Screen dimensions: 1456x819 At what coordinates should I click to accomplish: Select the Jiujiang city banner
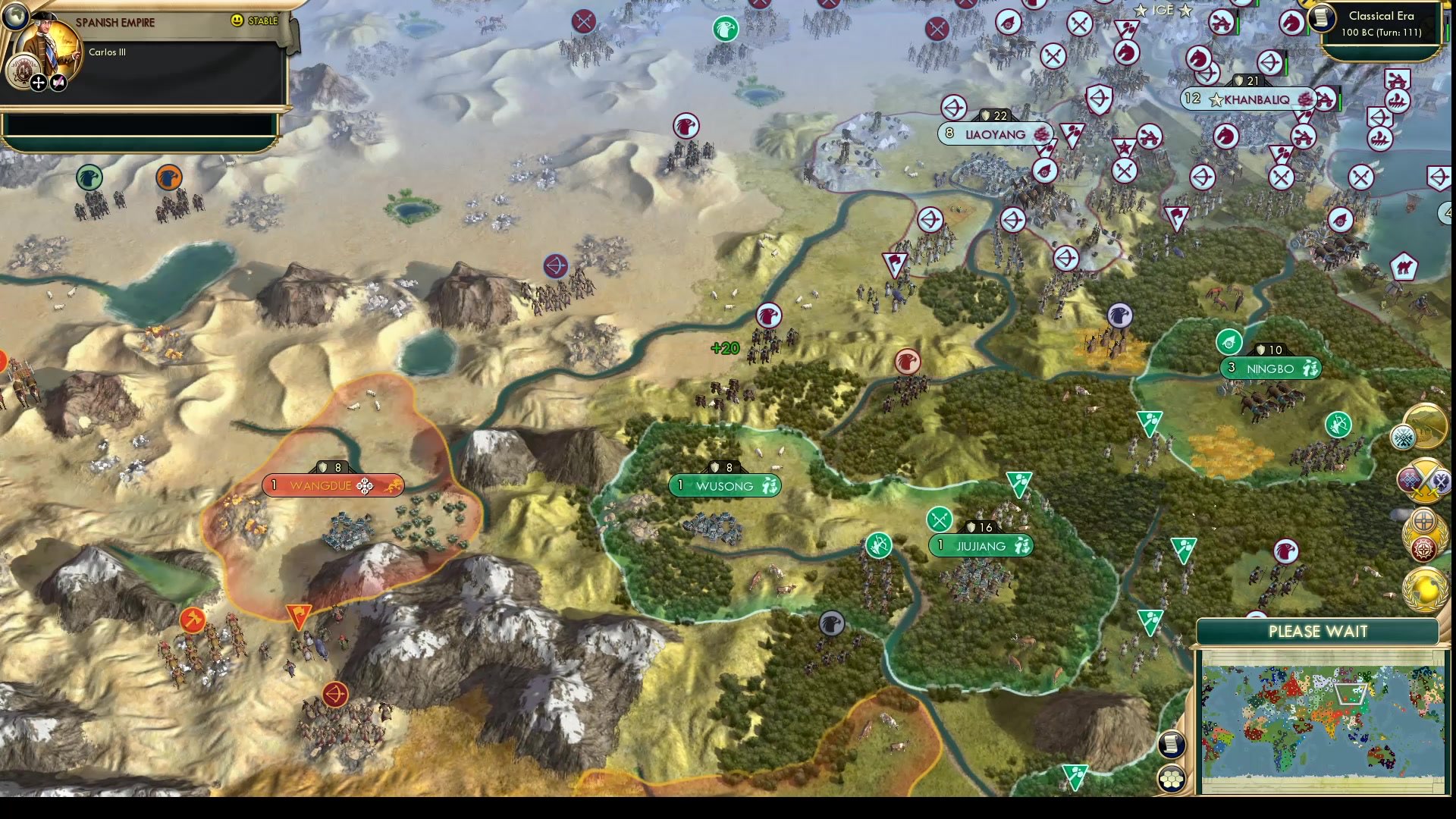click(x=981, y=546)
